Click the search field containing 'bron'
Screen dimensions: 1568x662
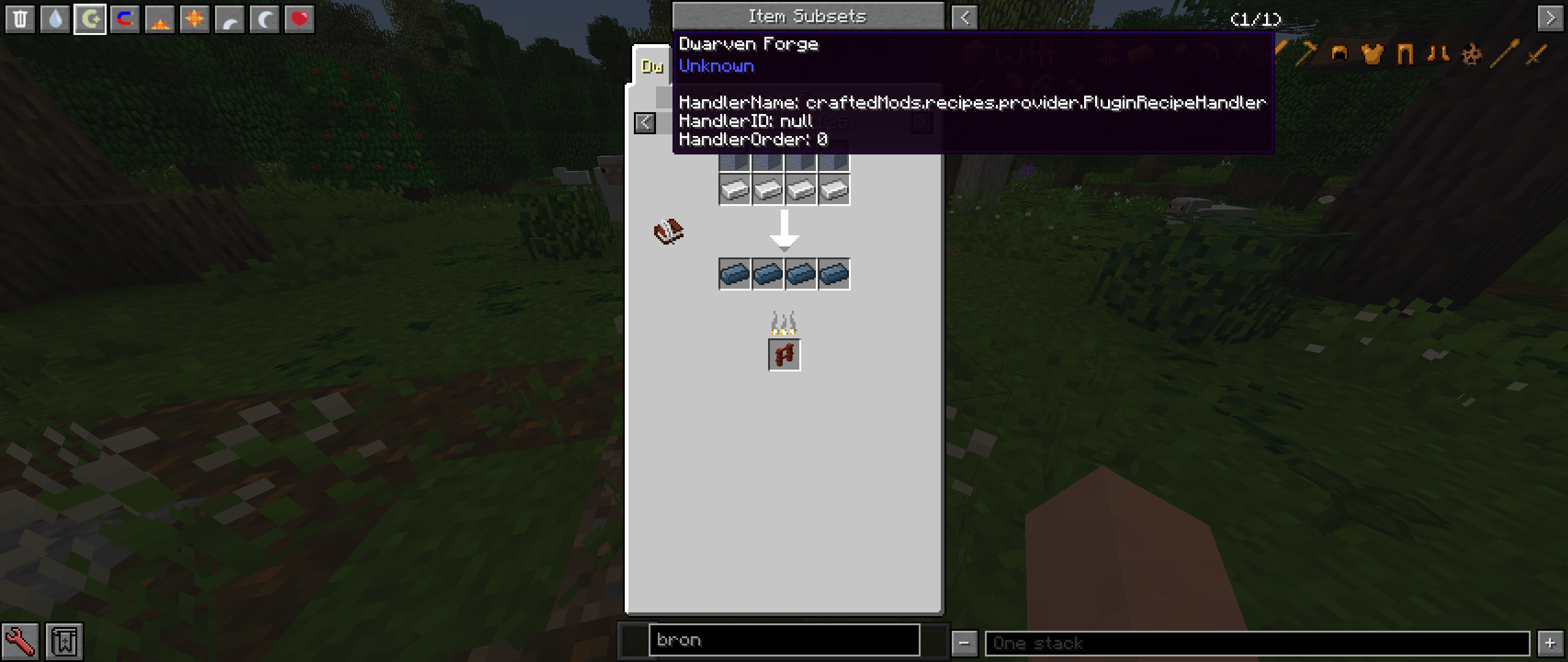click(784, 640)
